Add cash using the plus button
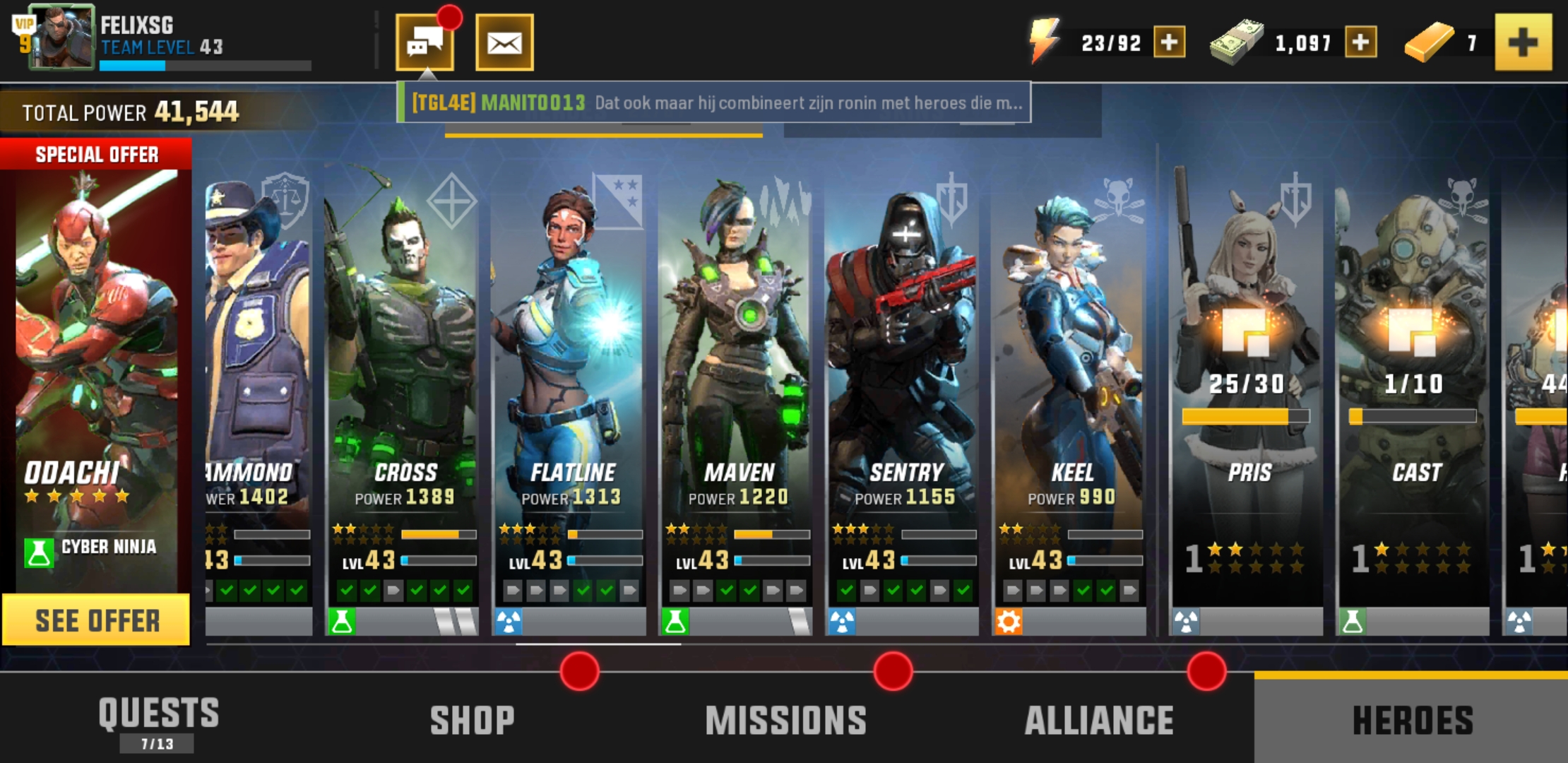 click(1360, 42)
